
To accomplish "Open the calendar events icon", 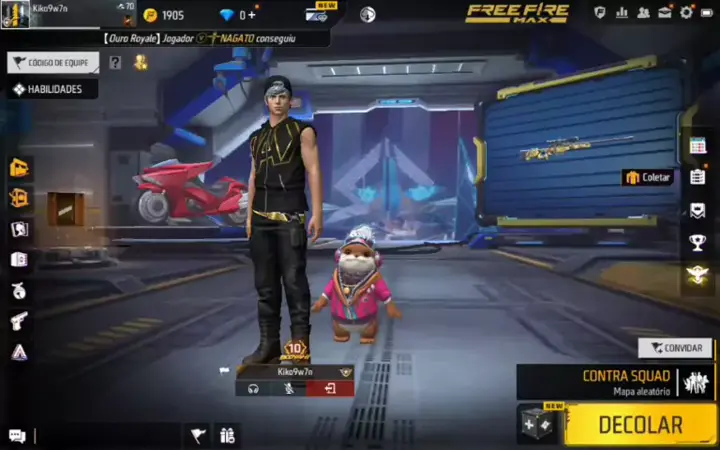I will click(698, 146).
